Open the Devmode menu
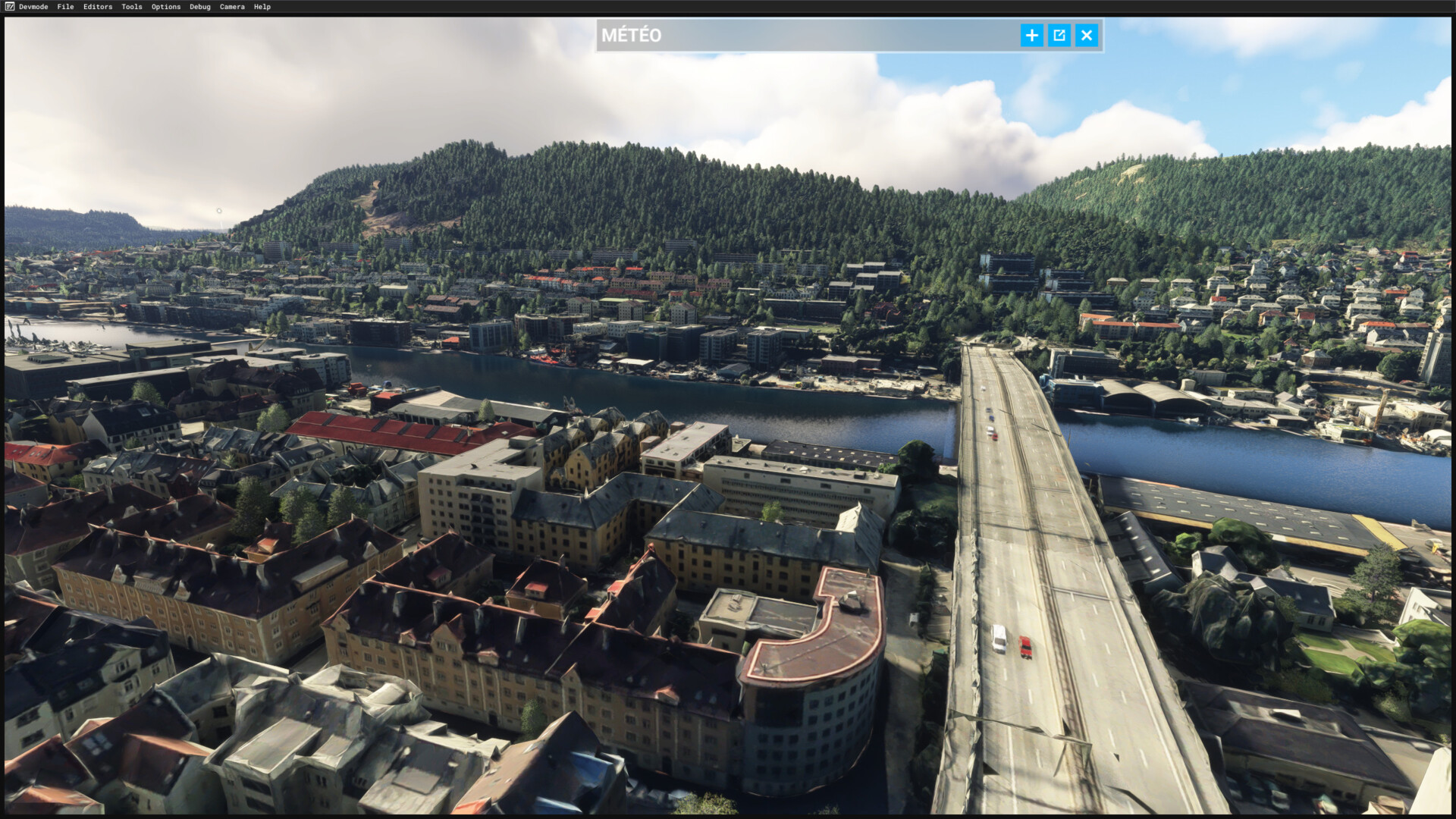The image size is (1456, 819). 33,7
